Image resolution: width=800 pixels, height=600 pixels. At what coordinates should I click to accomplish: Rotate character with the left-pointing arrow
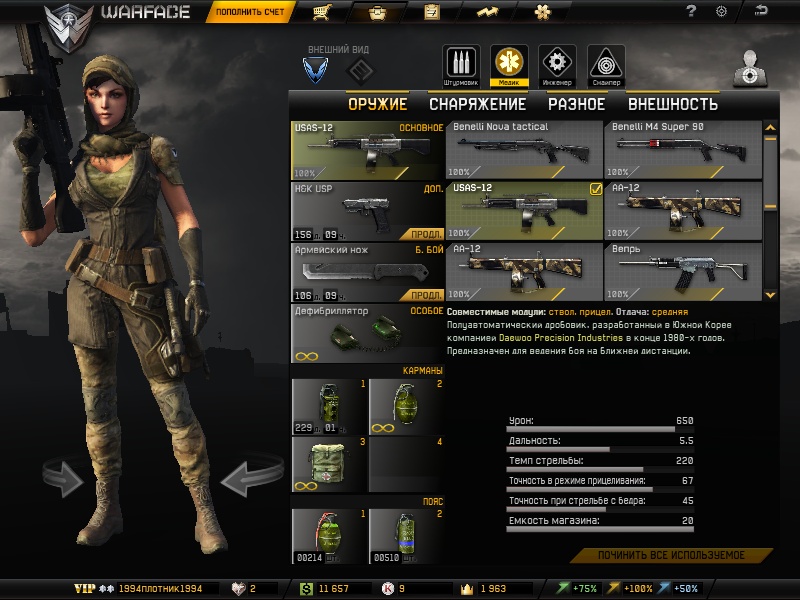[x=243, y=480]
